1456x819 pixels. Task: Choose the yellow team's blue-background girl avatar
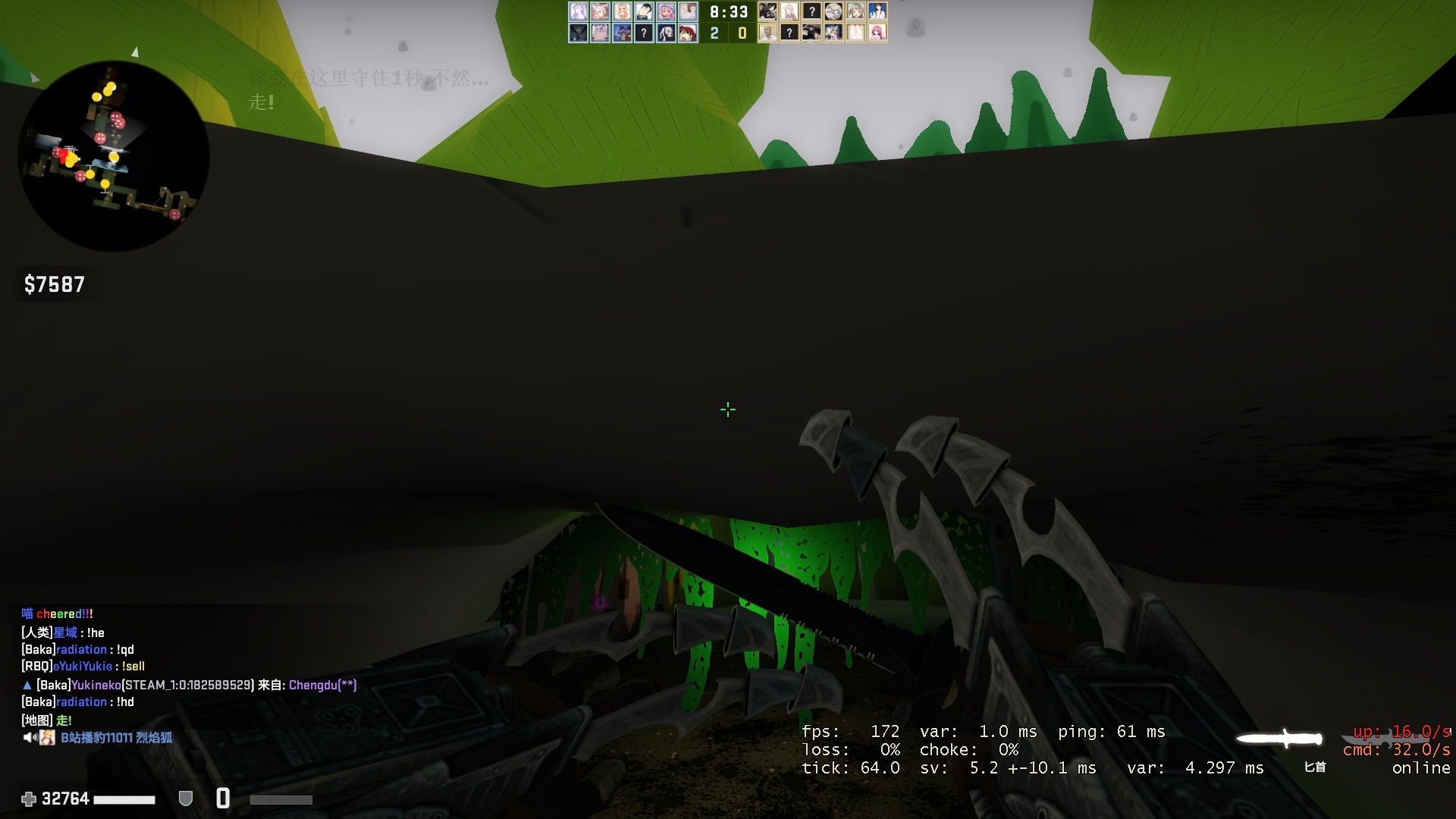click(877, 11)
